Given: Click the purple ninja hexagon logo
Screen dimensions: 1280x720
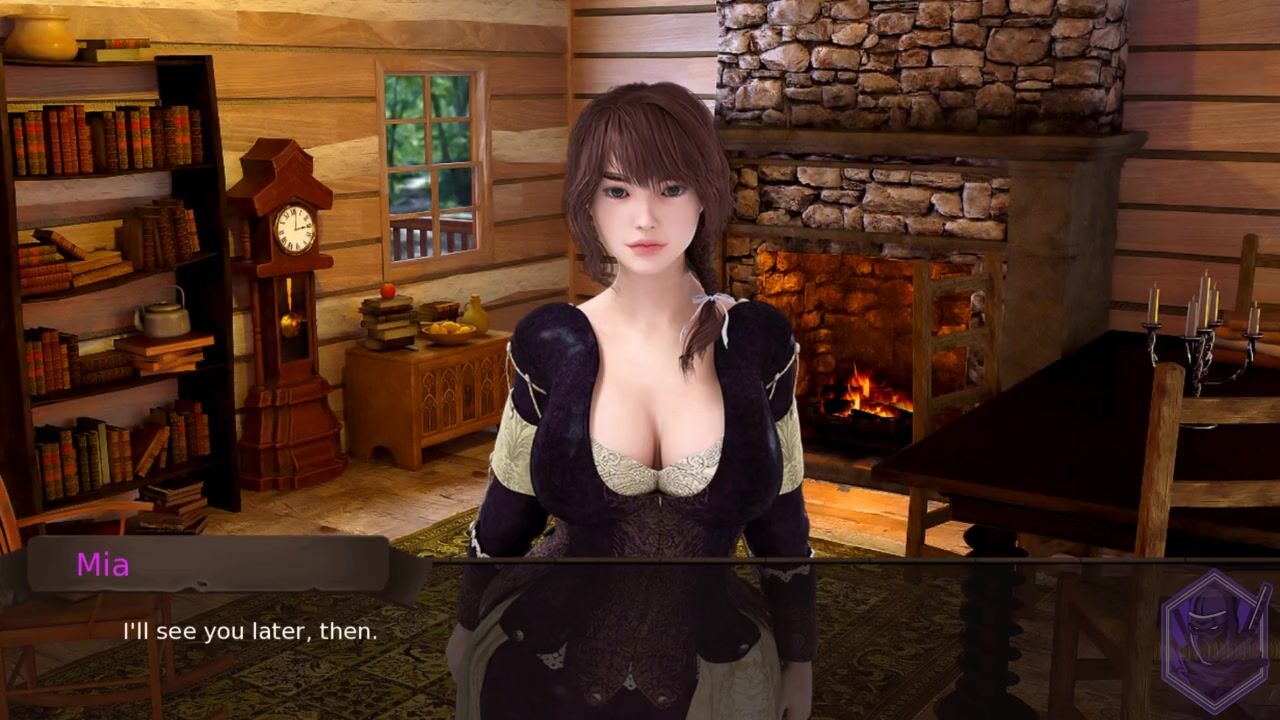Looking at the screenshot, I should point(1215,641).
